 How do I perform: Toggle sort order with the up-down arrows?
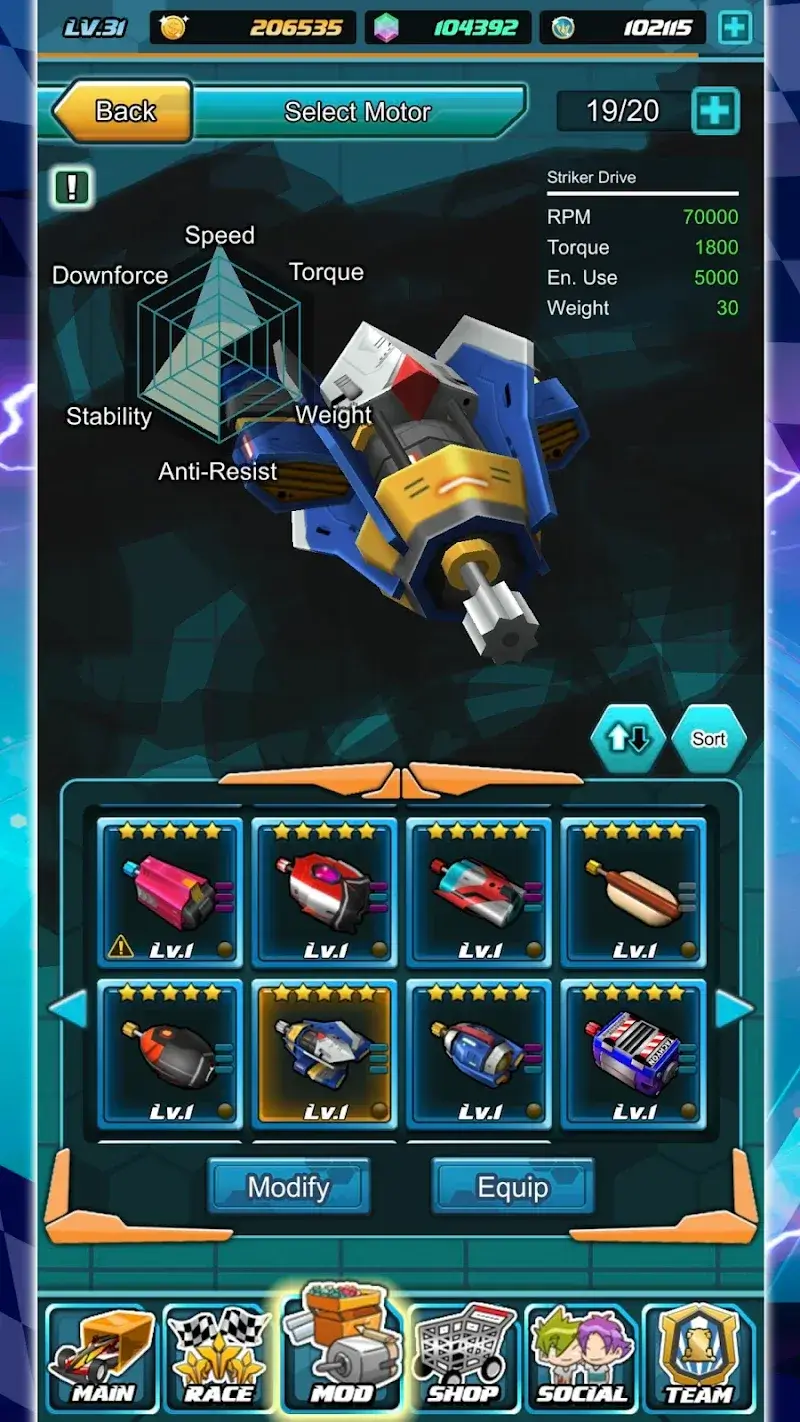coord(628,739)
